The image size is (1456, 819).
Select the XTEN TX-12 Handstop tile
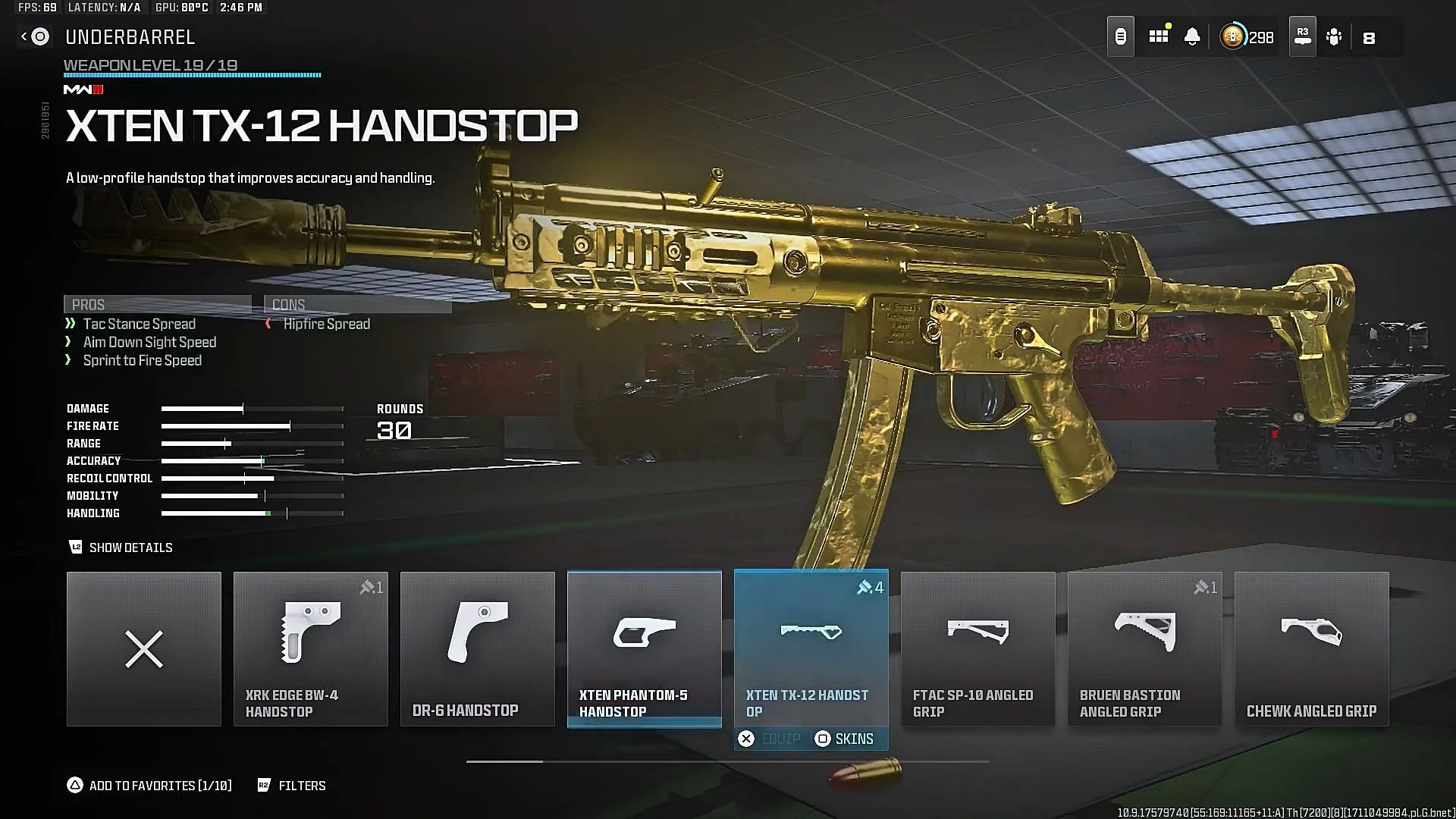point(811,645)
